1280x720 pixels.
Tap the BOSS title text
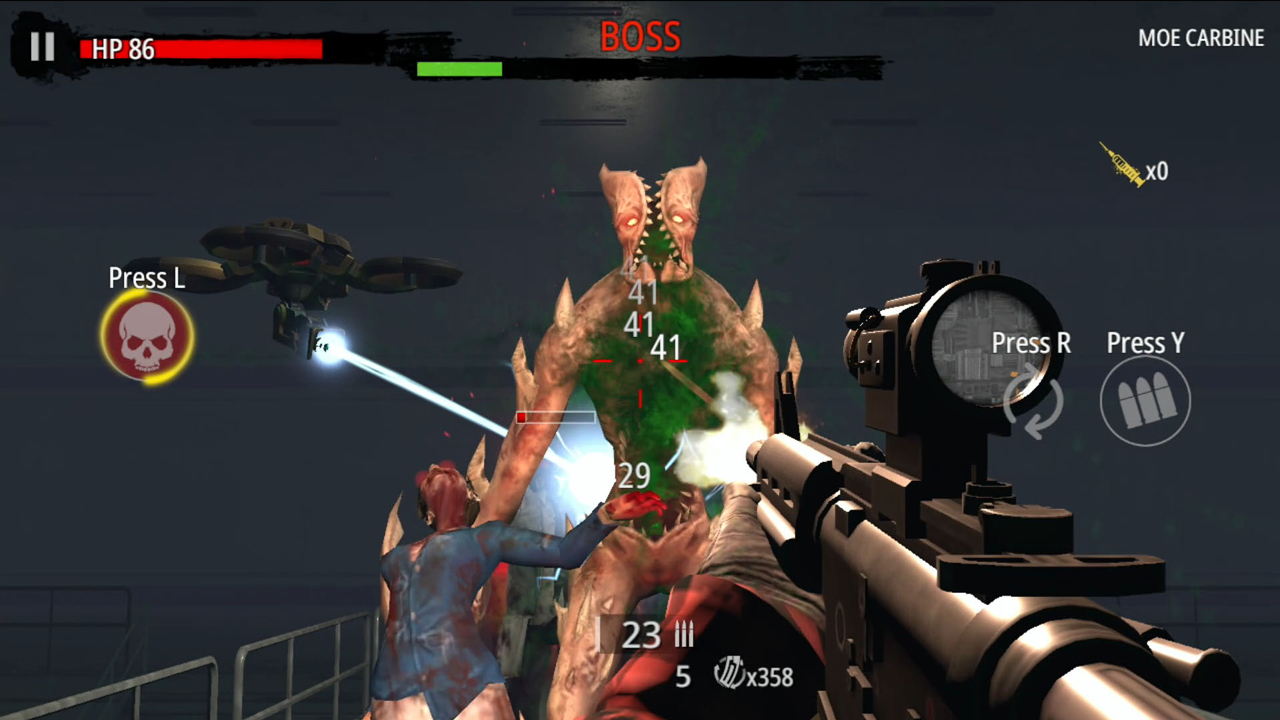click(640, 36)
